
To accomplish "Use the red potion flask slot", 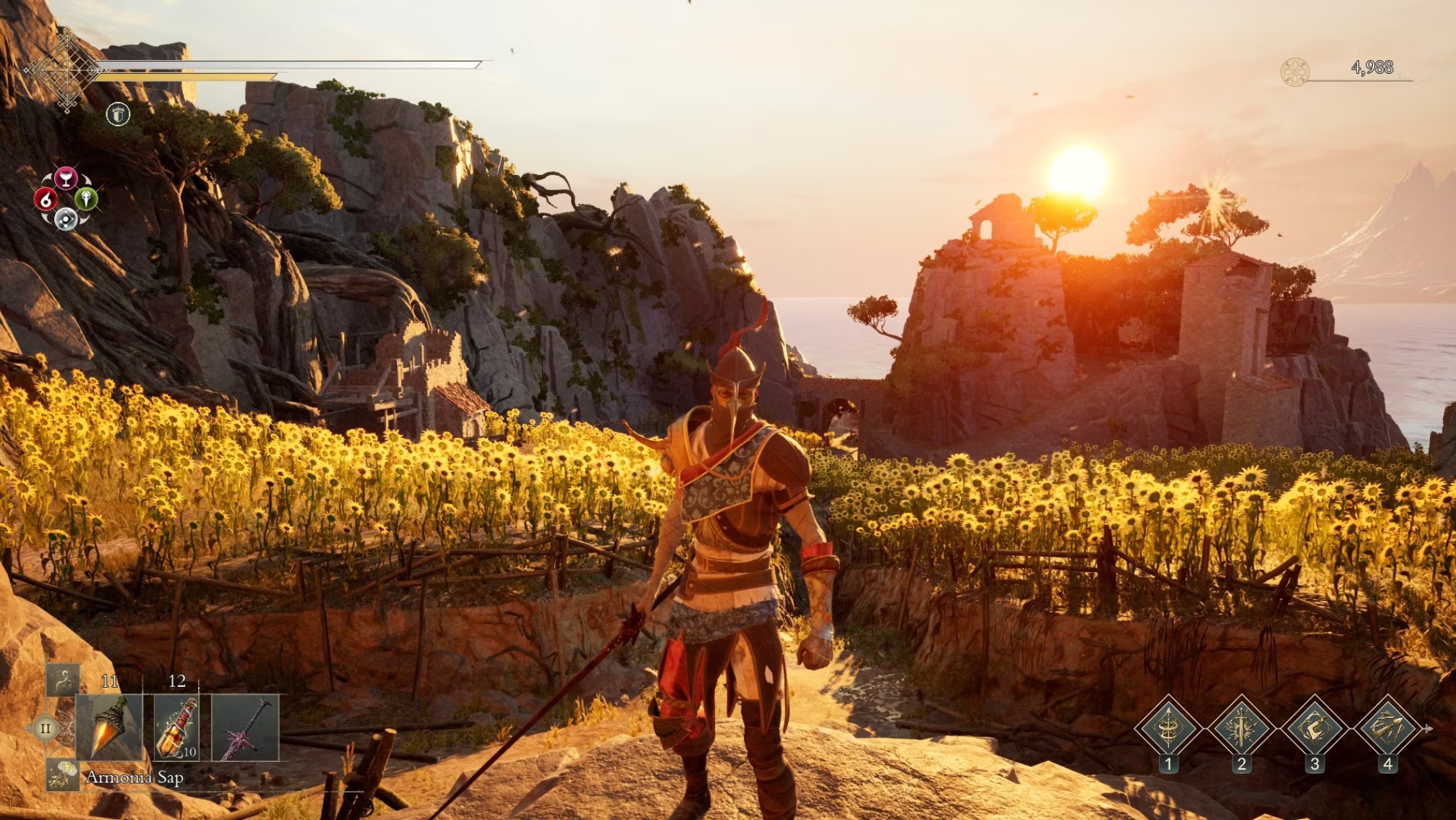I will [x=176, y=727].
